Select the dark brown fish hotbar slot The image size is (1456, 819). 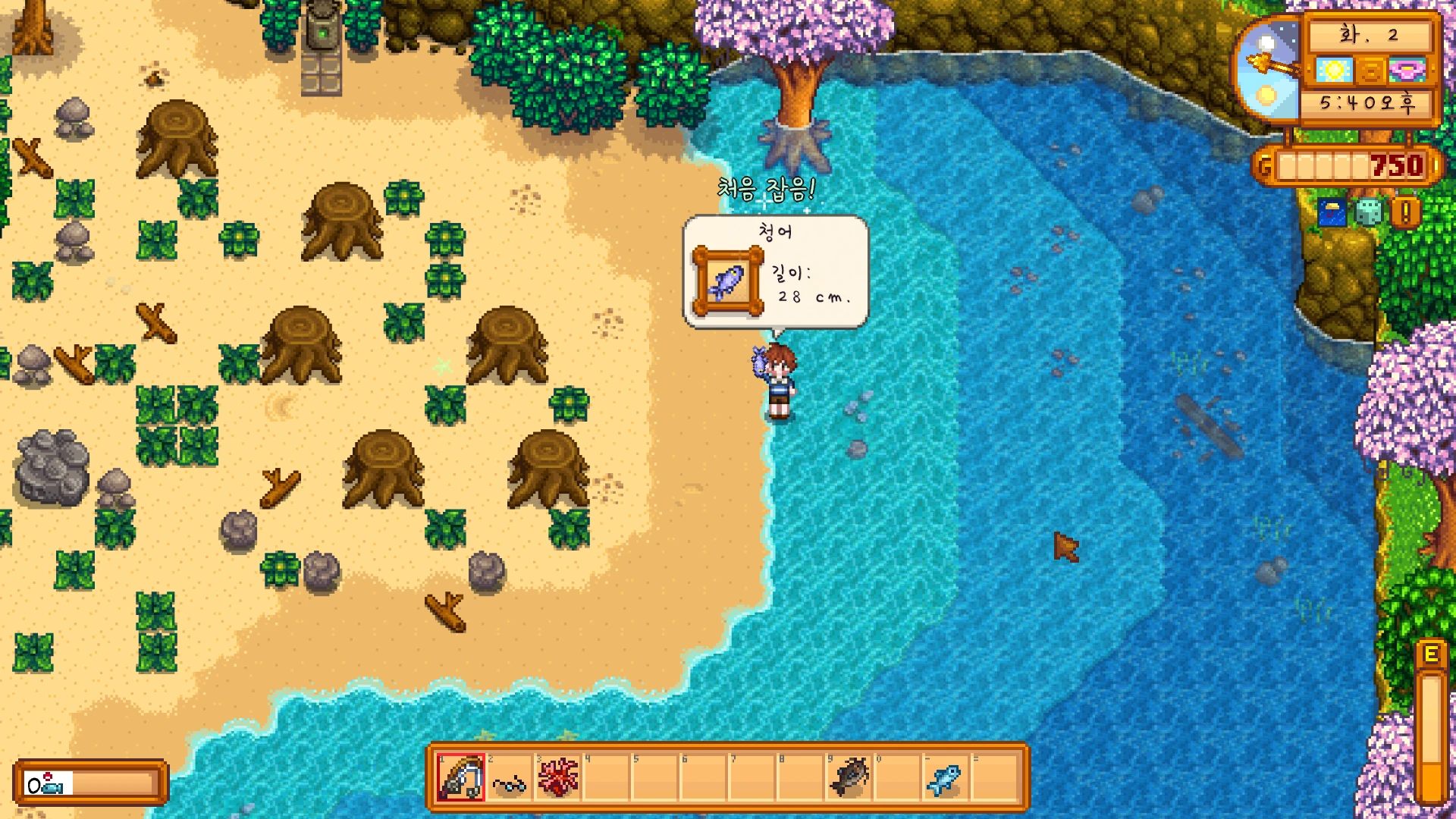(x=849, y=777)
